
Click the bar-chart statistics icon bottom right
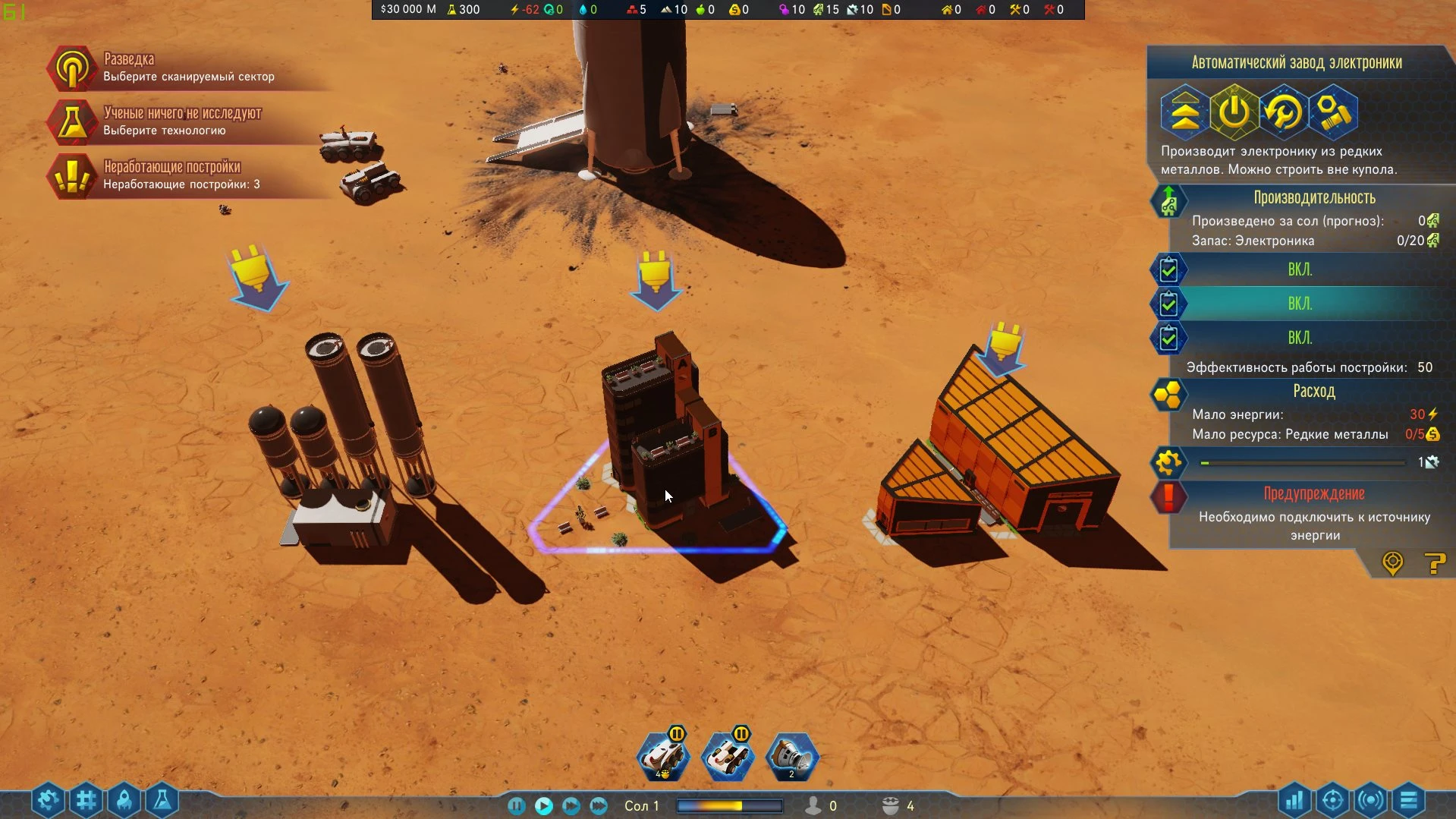[1295, 800]
